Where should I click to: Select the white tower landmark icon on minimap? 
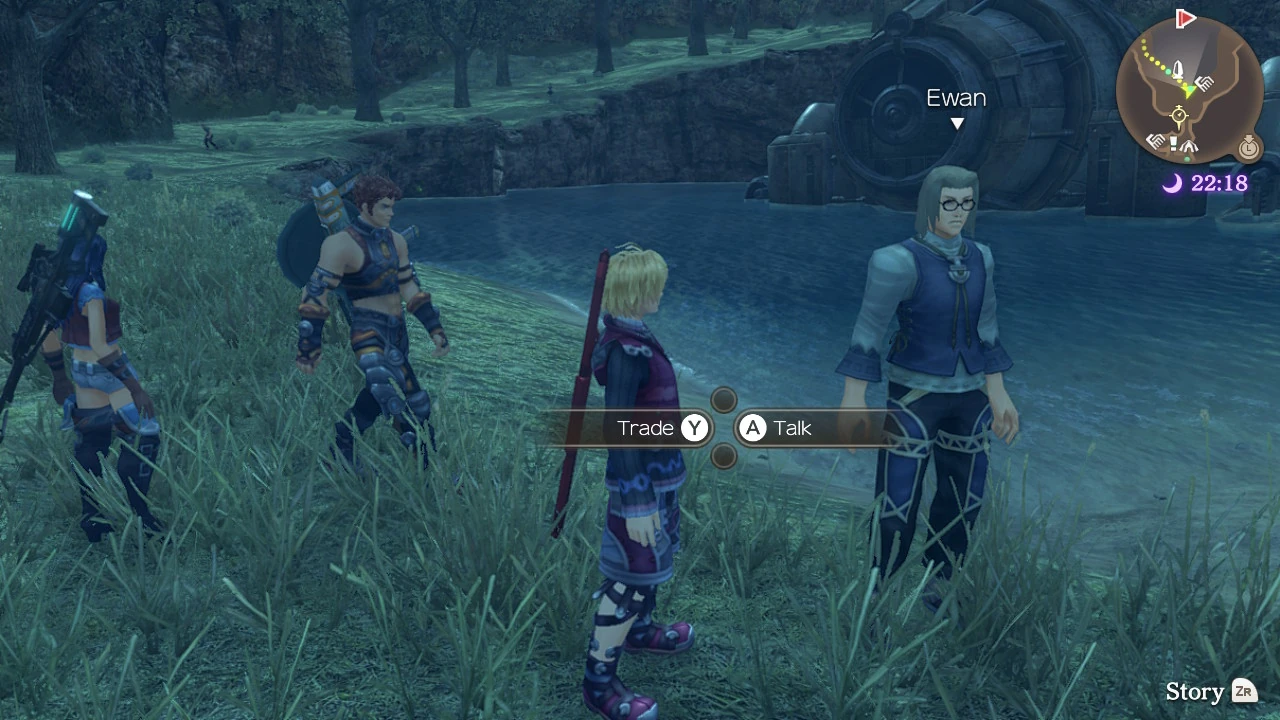point(1178,68)
